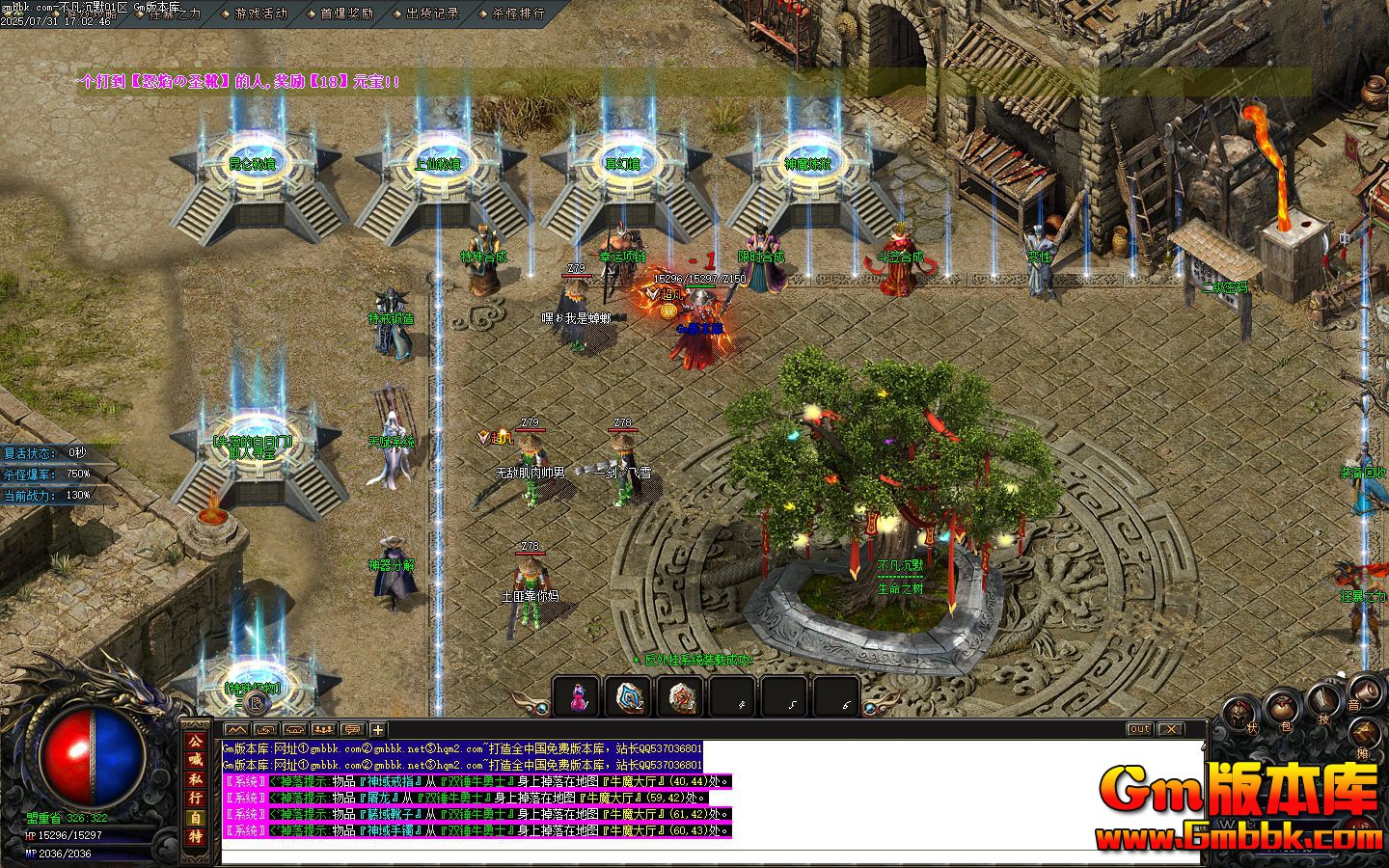Toggle the 自 chat filter button
Image resolution: width=1389 pixels, height=868 pixels.
[196, 818]
